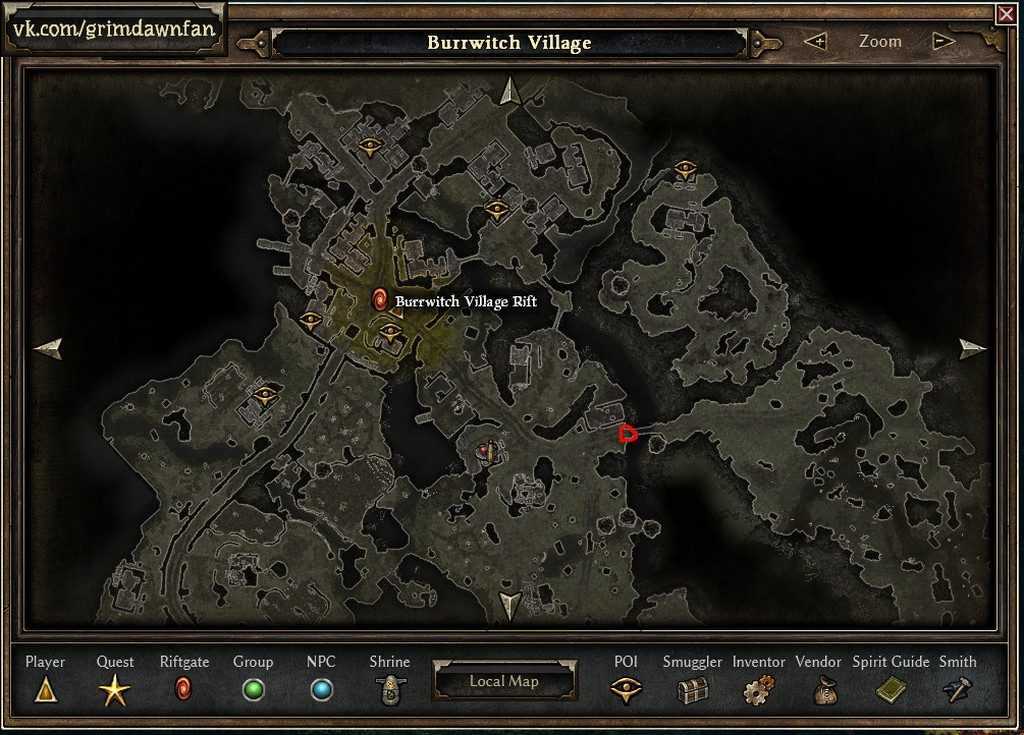Toggle the Smuggler chest legend entry
The height and width of the screenshot is (735, 1024).
[x=692, y=689]
